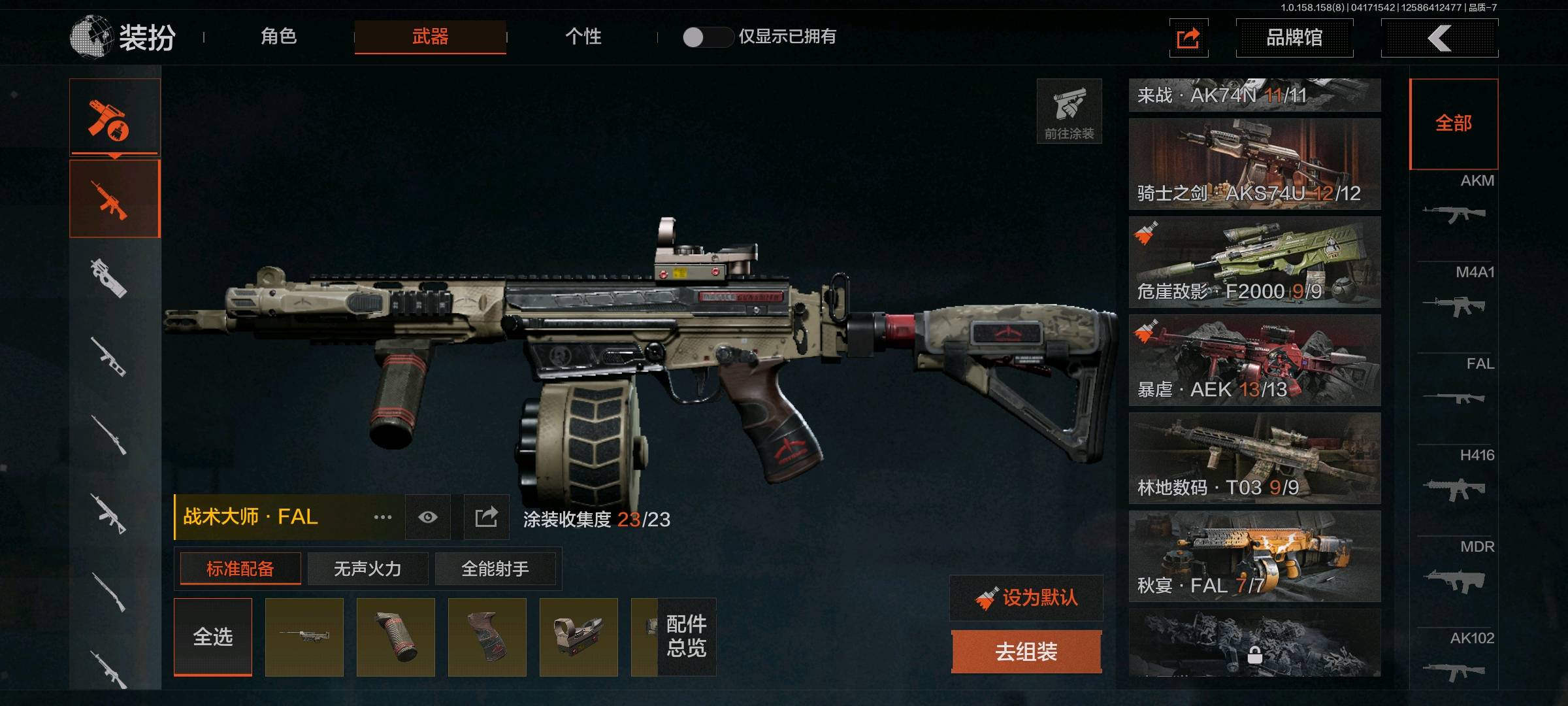Viewport: 1568px width, 706px height.
Task: Open the 个性 tab
Action: (583, 37)
